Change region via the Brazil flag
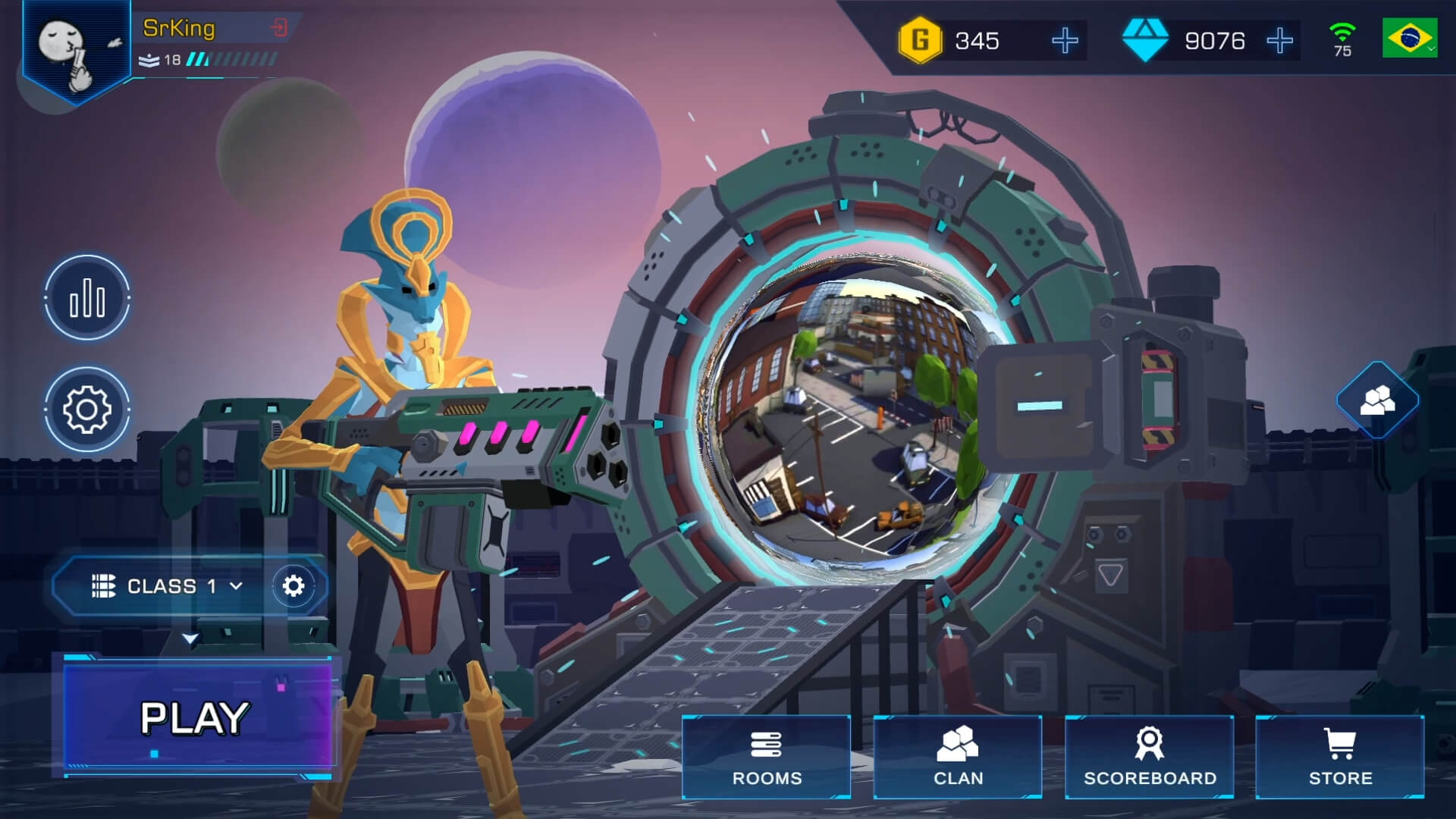Screen dimensions: 1456x819 [x=1409, y=38]
